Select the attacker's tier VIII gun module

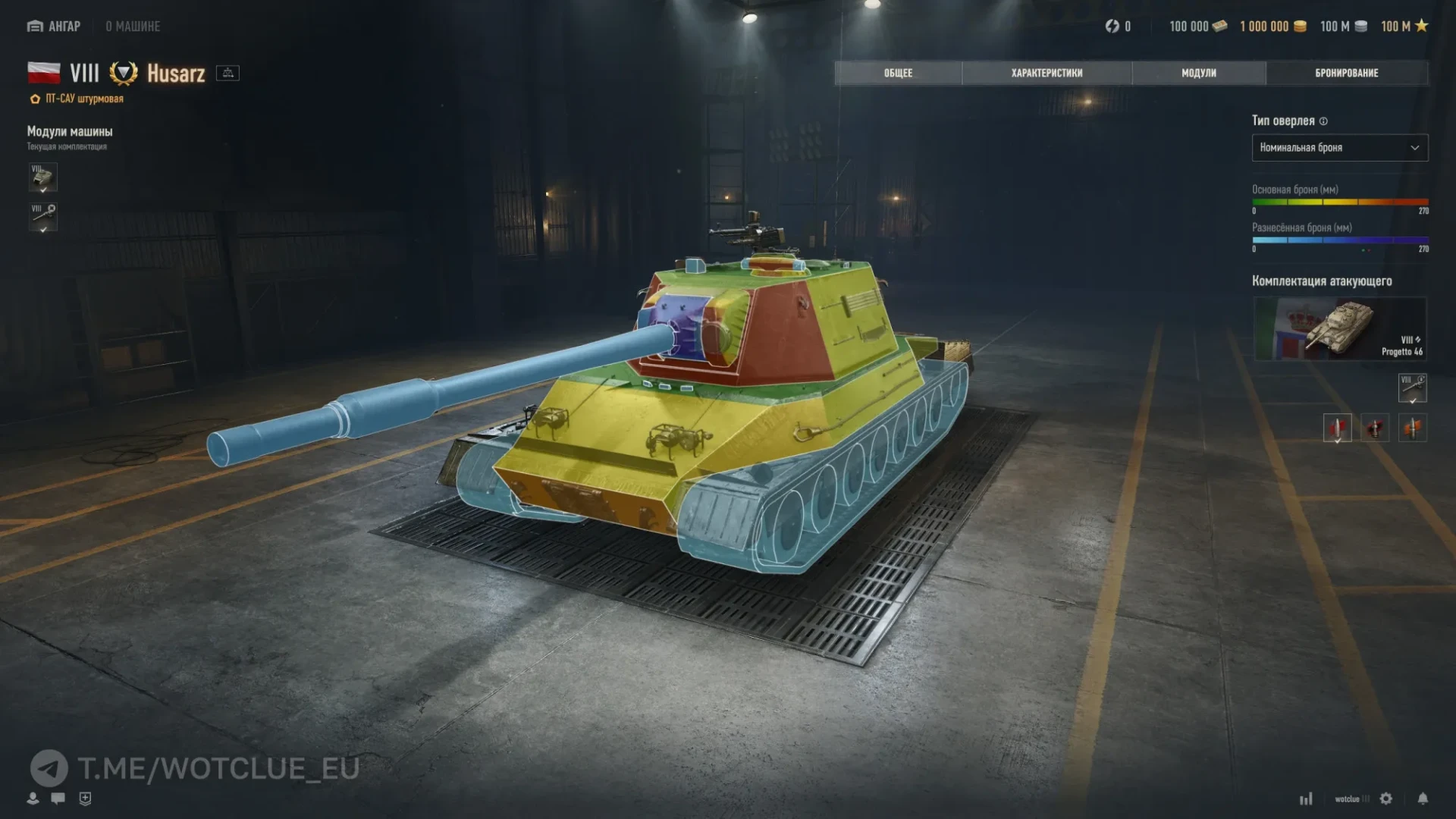(x=1412, y=388)
